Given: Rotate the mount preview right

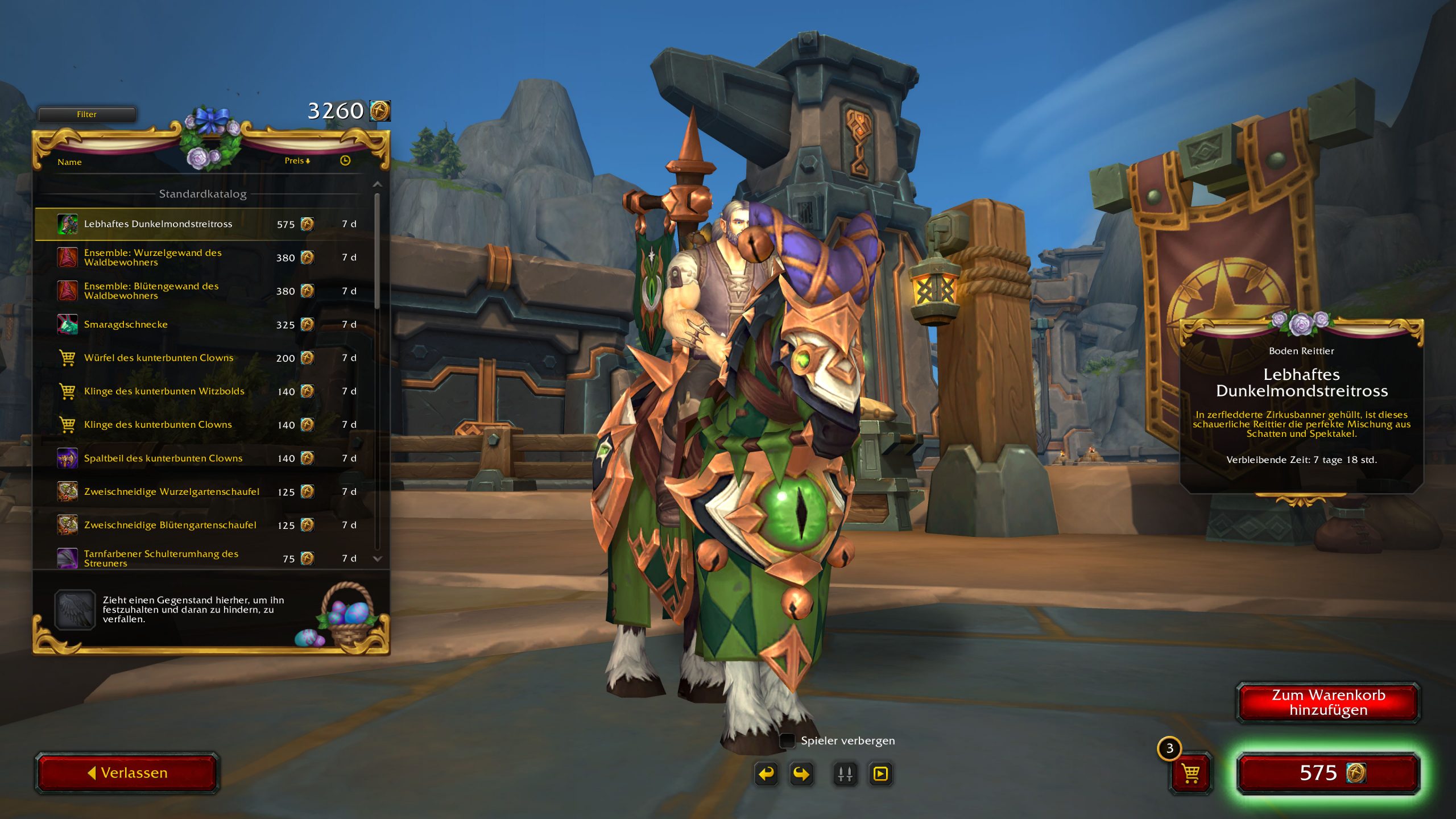Looking at the screenshot, I should 801,774.
